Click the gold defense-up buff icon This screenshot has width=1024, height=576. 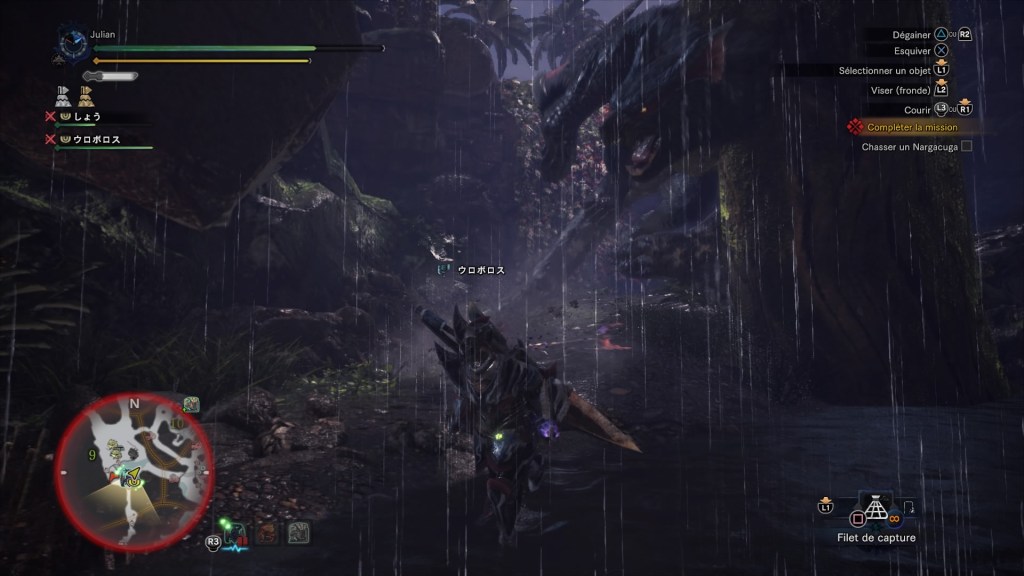click(x=85, y=96)
